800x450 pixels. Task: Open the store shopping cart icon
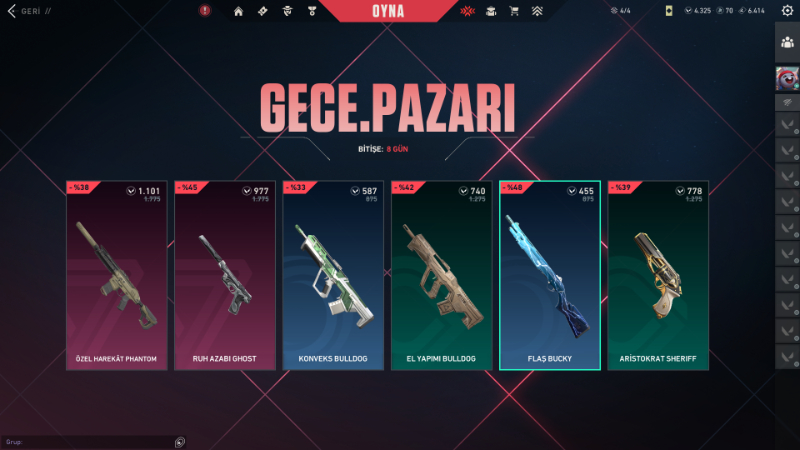pos(514,12)
